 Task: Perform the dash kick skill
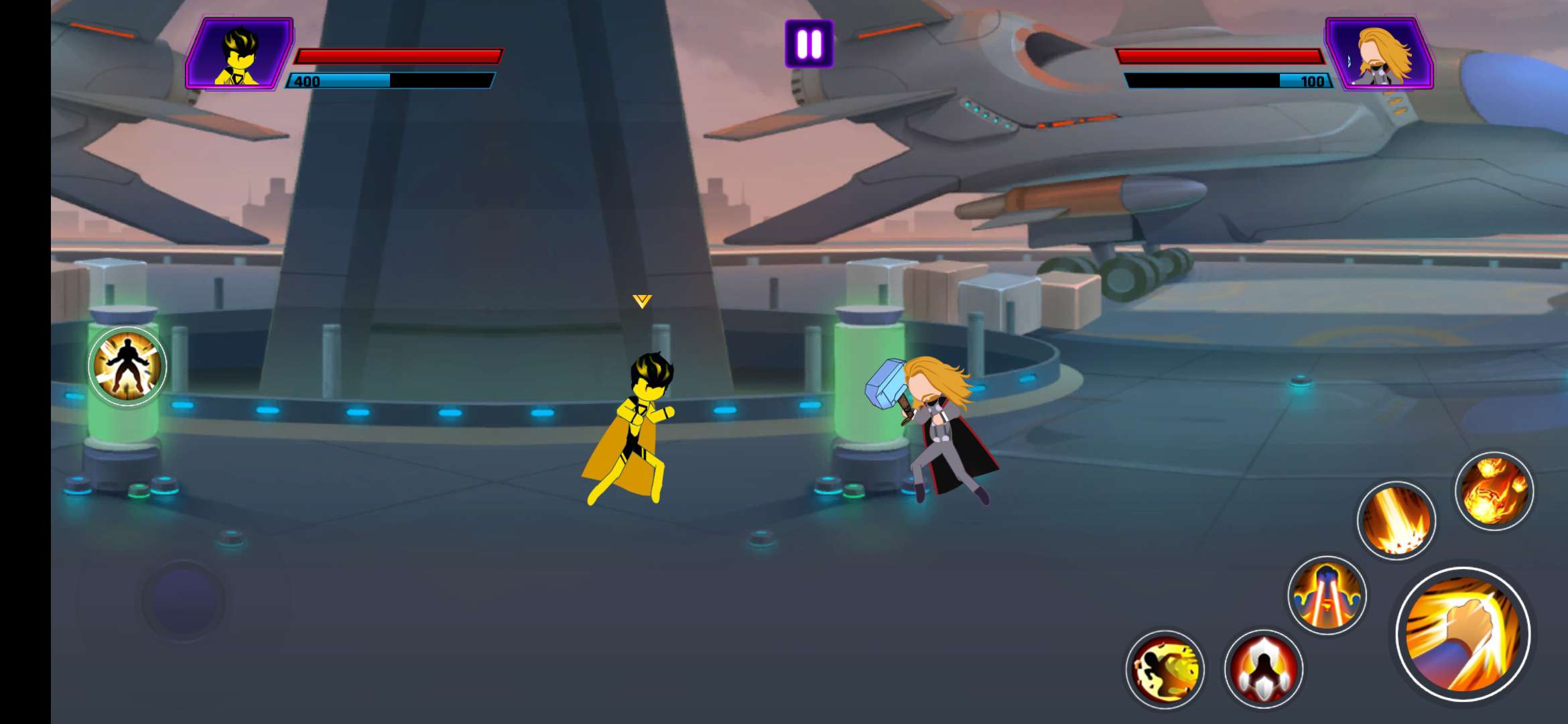coord(1165,668)
